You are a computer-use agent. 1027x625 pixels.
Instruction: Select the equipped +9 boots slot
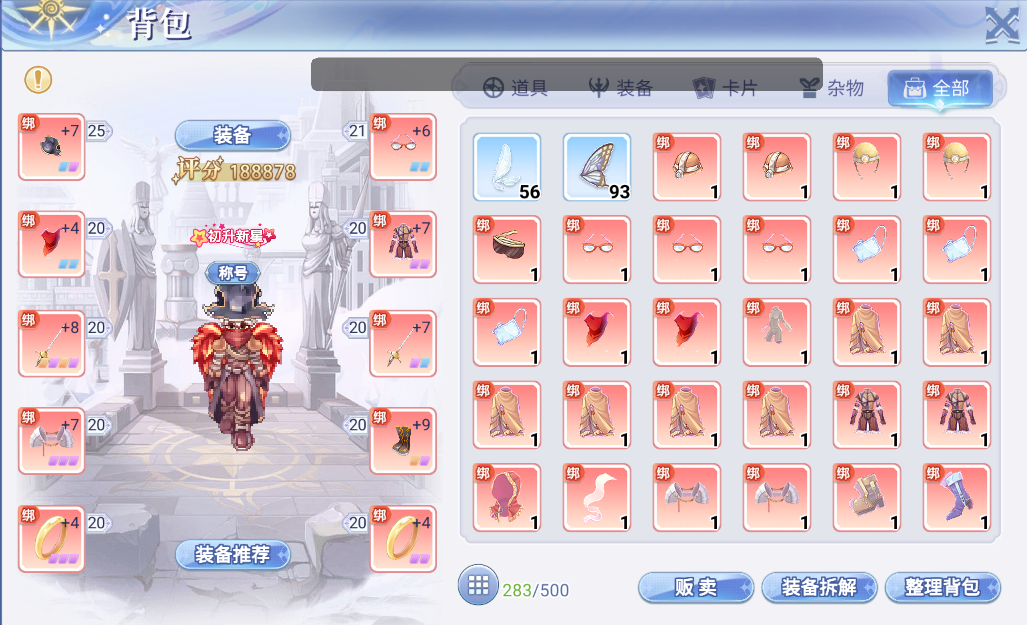403,440
